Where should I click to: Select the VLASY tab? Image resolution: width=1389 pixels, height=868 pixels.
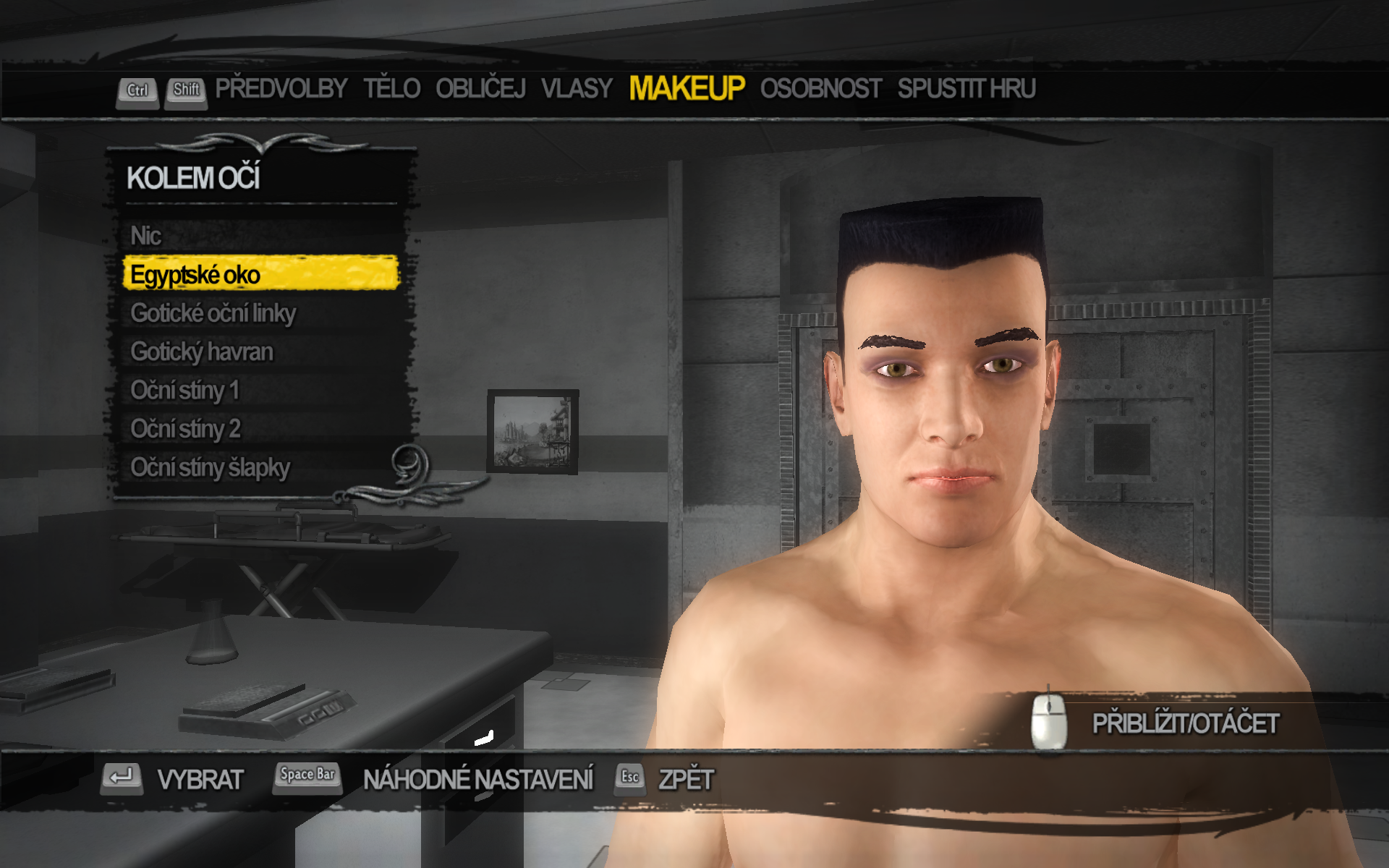click(577, 89)
